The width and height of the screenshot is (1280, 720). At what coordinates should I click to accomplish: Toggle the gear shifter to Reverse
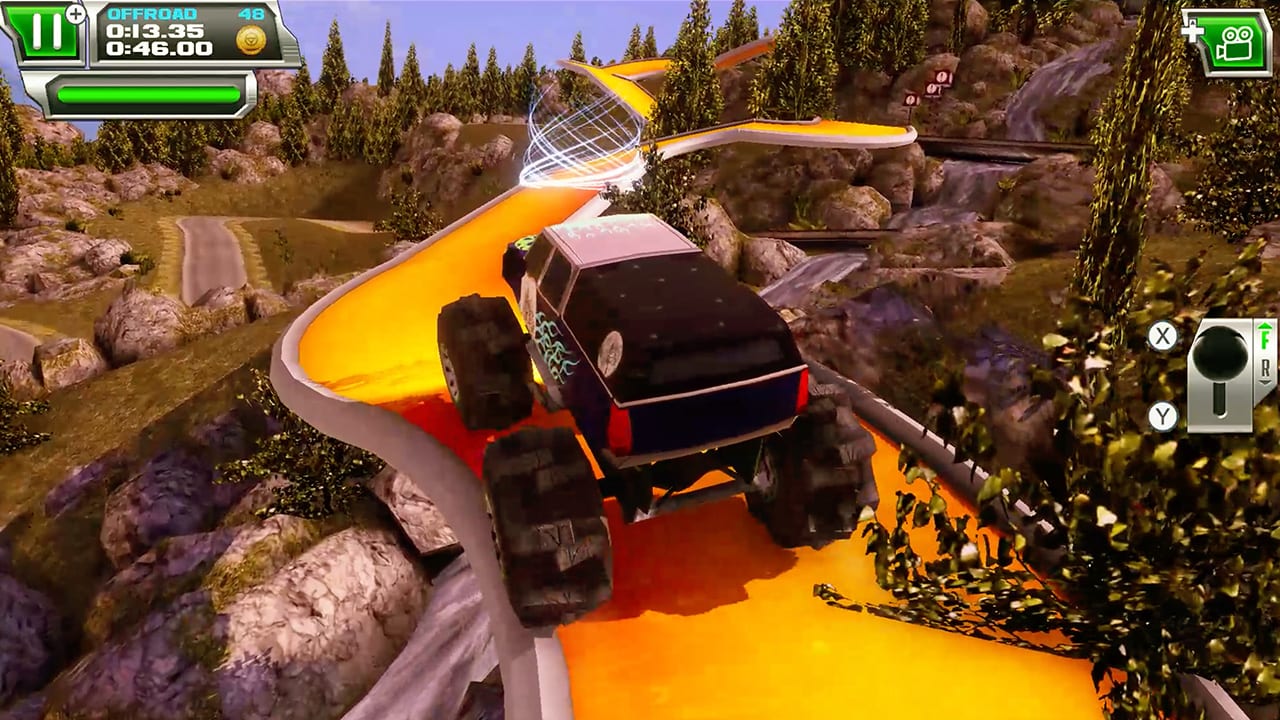tap(1219, 412)
